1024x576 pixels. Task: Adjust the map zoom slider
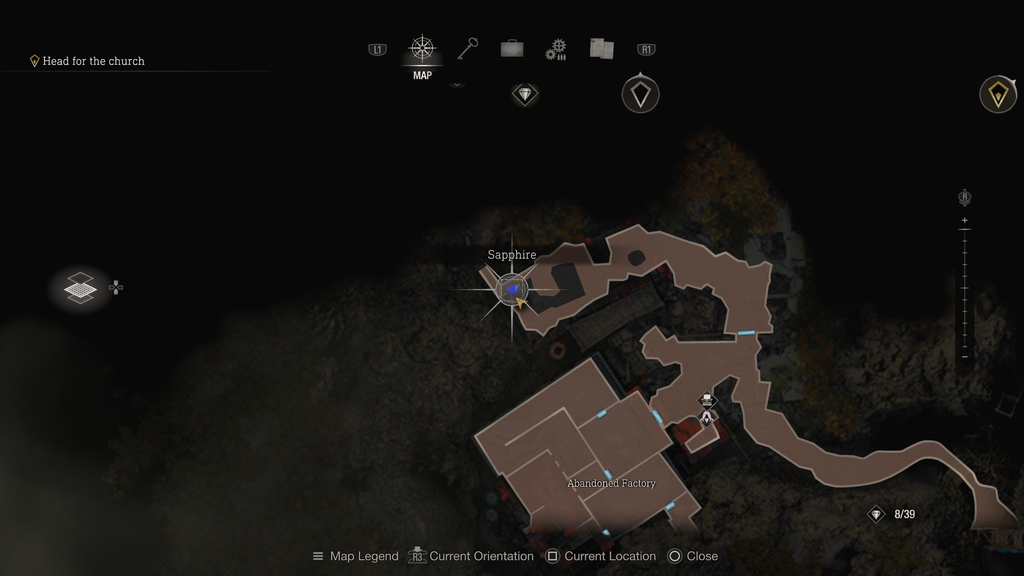pos(964,289)
